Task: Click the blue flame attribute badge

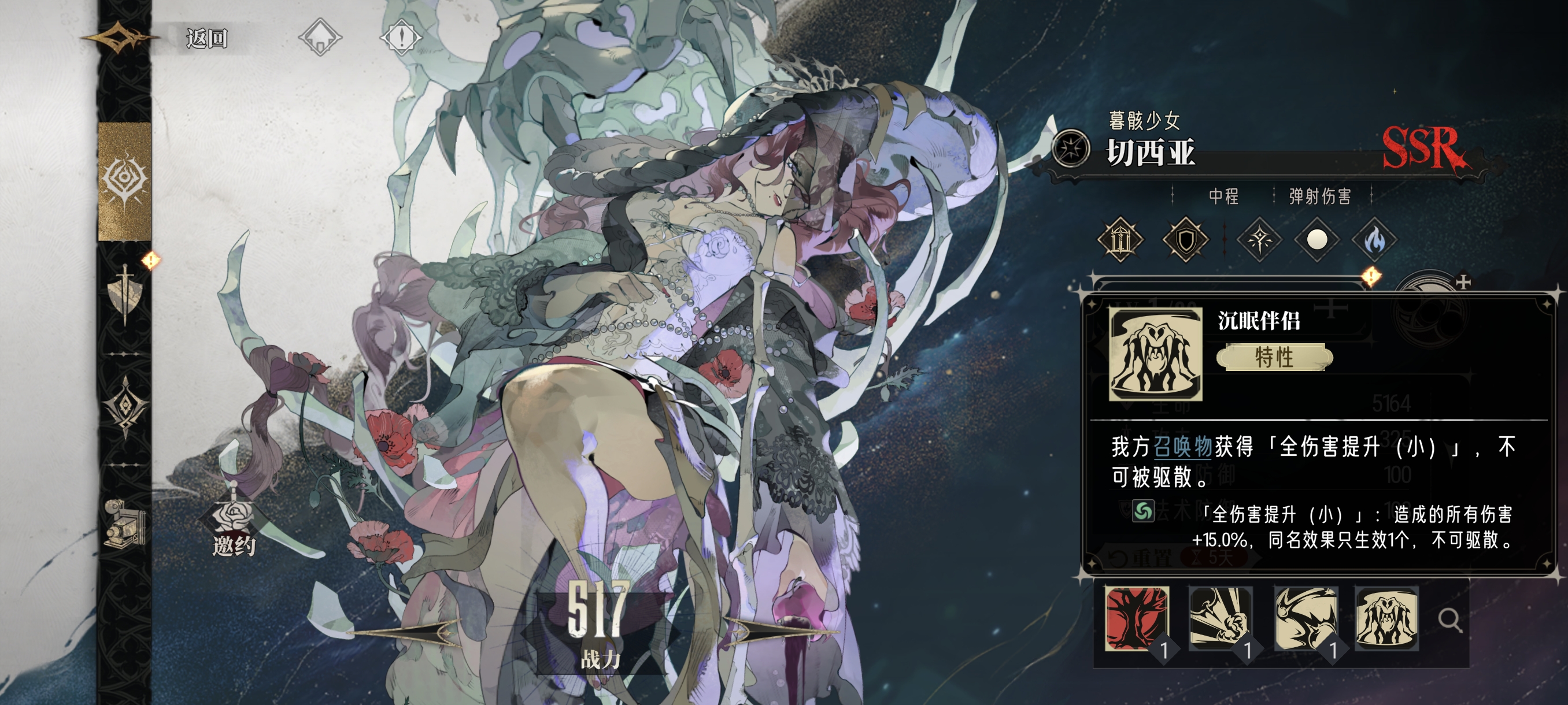Action: tap(1374, 240)
